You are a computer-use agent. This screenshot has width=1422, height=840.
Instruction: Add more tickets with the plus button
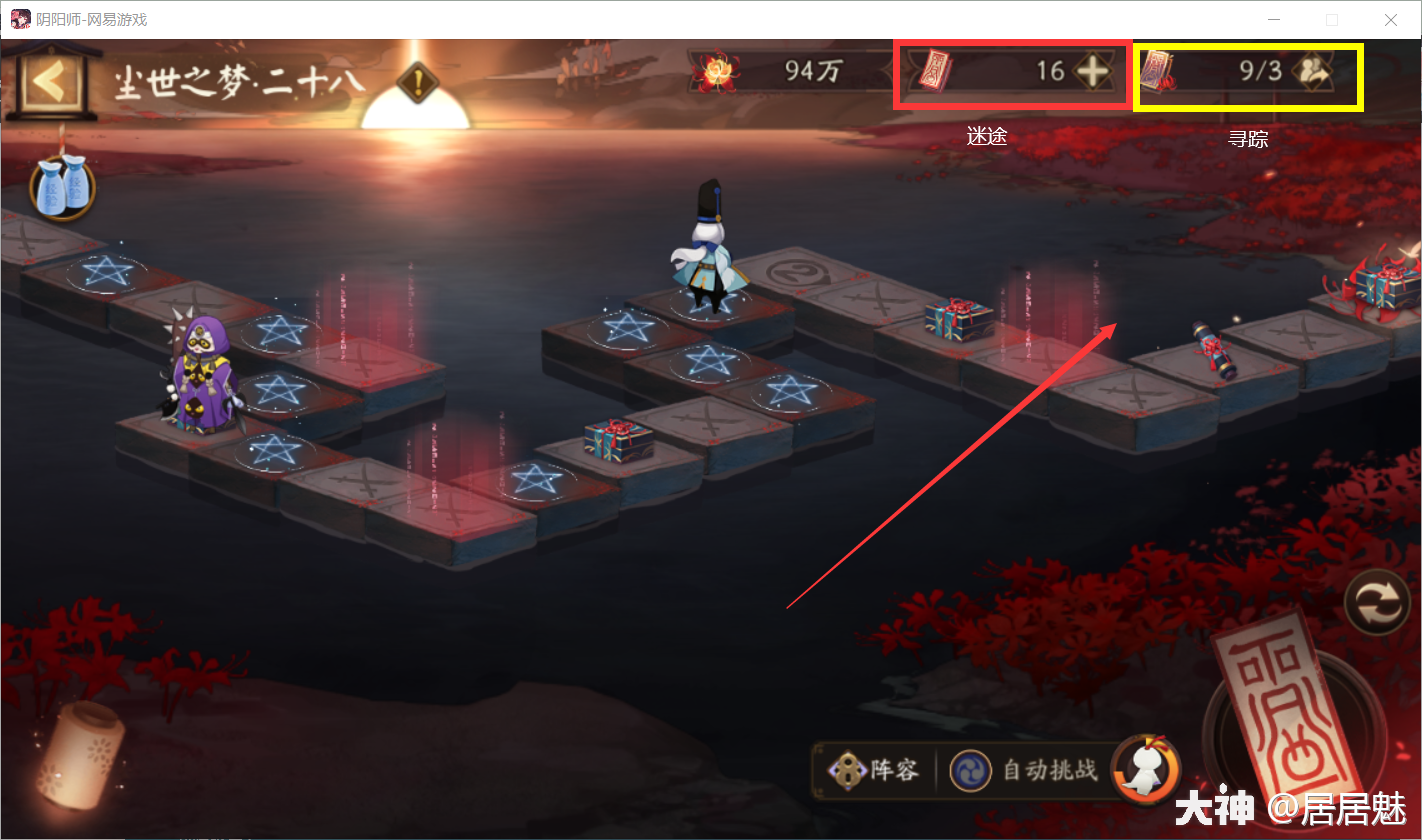tap(1091, 71)
